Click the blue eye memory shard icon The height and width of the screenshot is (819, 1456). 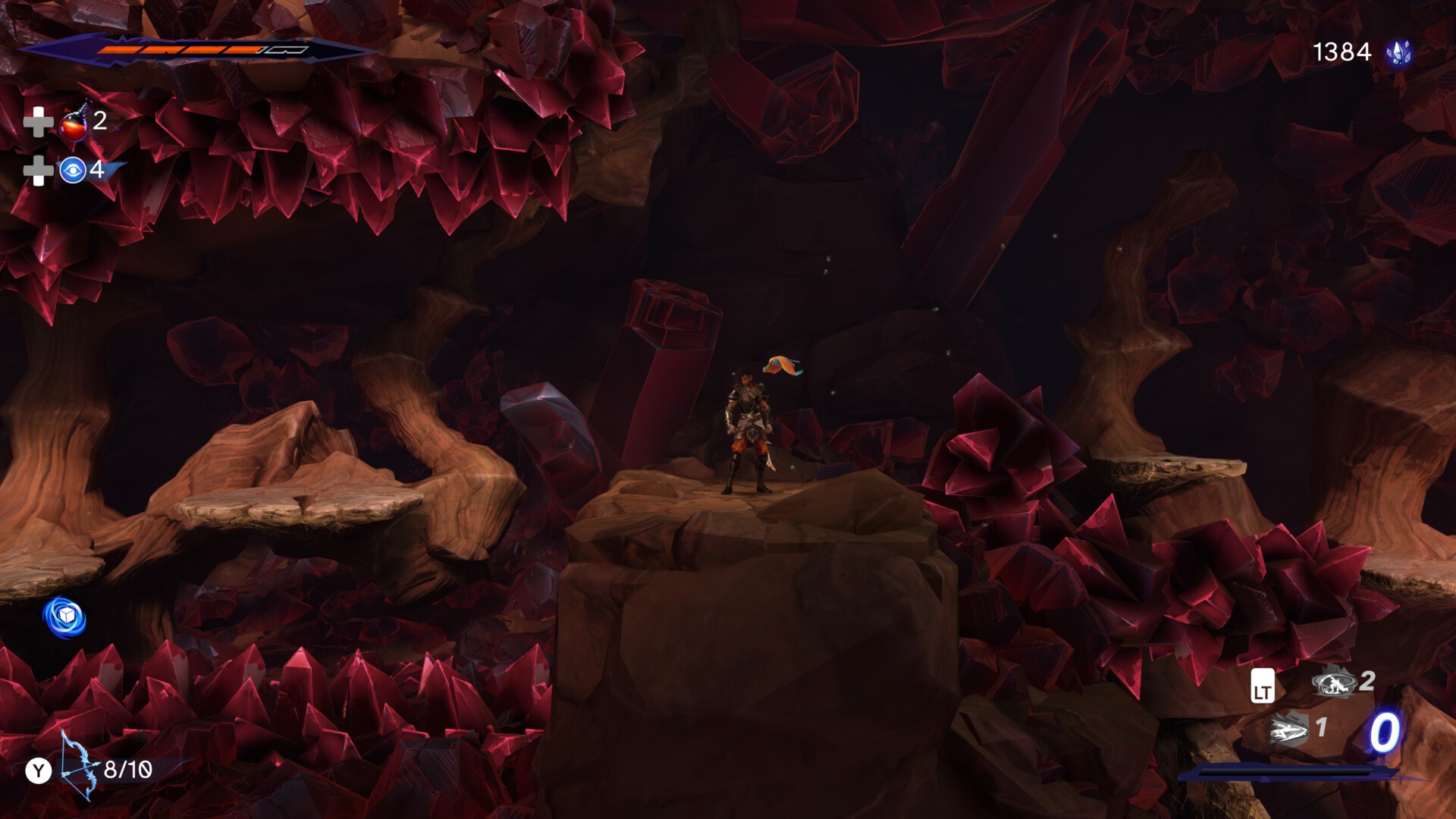[x=73, y=171]
